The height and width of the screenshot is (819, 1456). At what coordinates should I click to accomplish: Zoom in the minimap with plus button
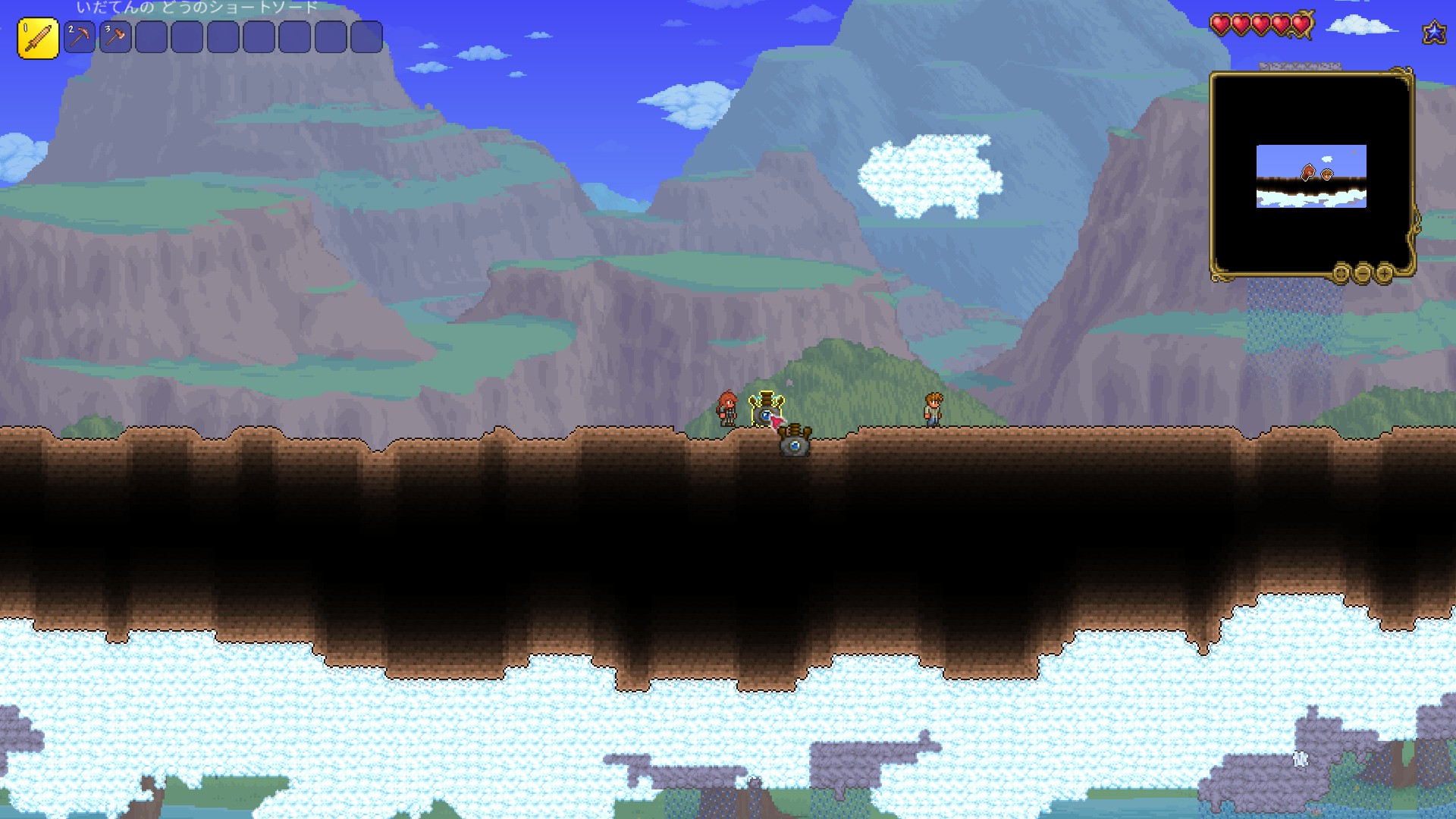coord(1384,273)
